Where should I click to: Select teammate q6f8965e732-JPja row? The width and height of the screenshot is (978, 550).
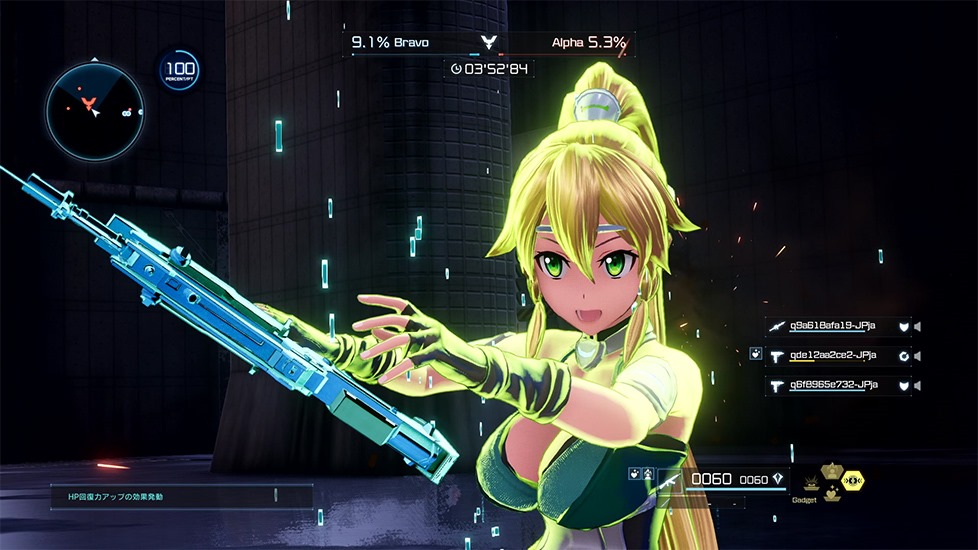pyautogui.click(x=832, y=385)
